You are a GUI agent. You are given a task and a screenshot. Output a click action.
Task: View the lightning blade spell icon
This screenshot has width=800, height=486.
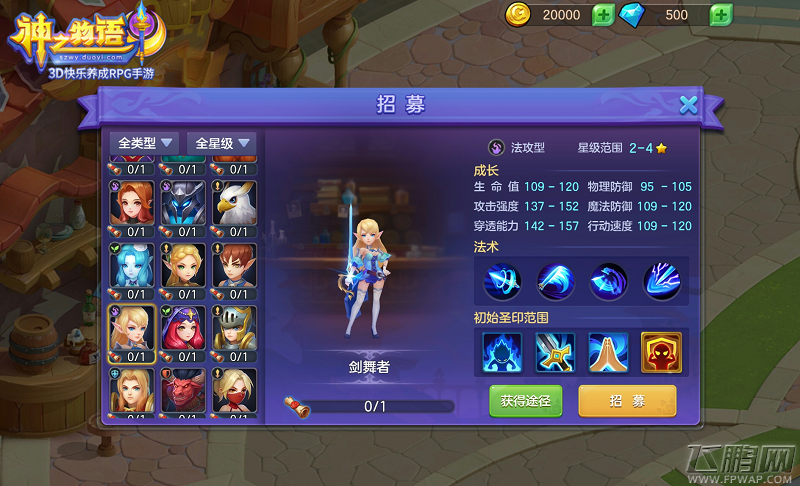(662, 281)
